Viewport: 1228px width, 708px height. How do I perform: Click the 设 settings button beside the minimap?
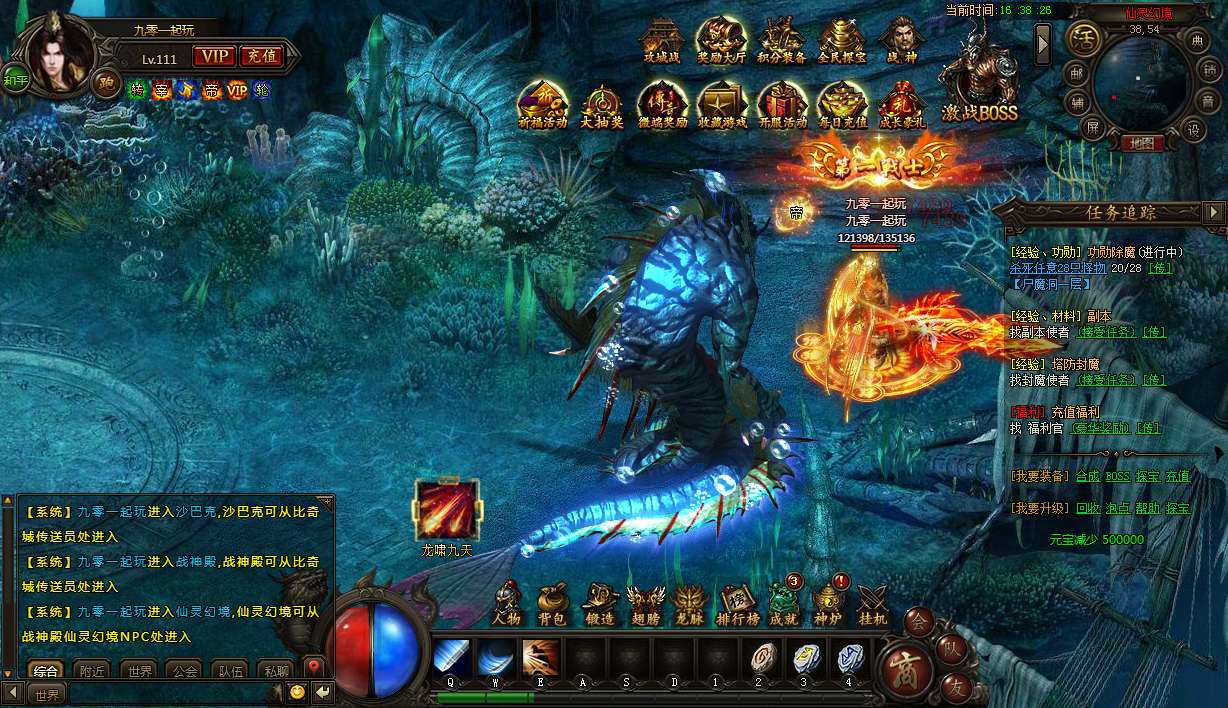click(x=1192, y=129)
